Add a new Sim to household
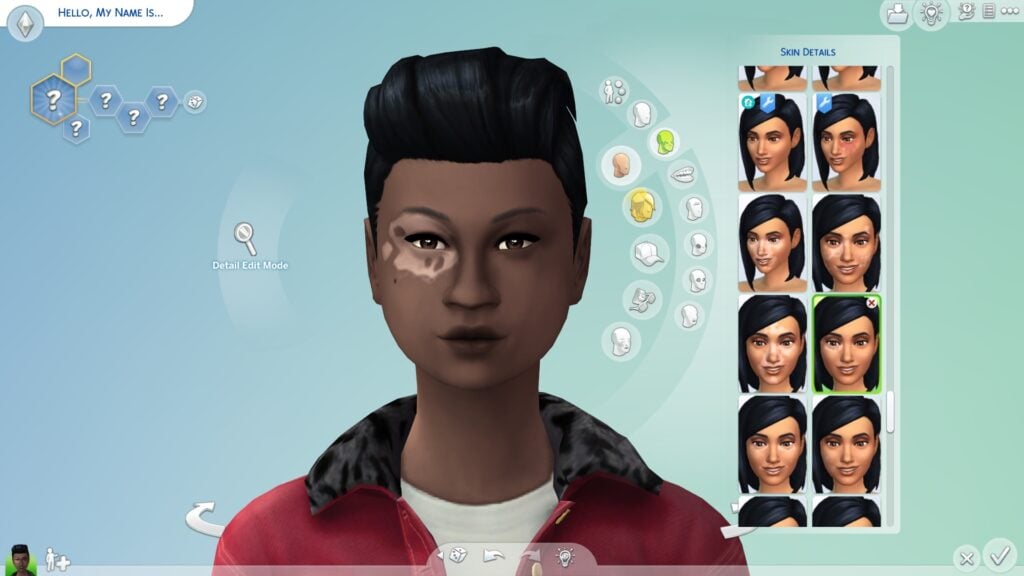Image resolution: width=1024 pixels, height=576 pixels. pos(55,559)
